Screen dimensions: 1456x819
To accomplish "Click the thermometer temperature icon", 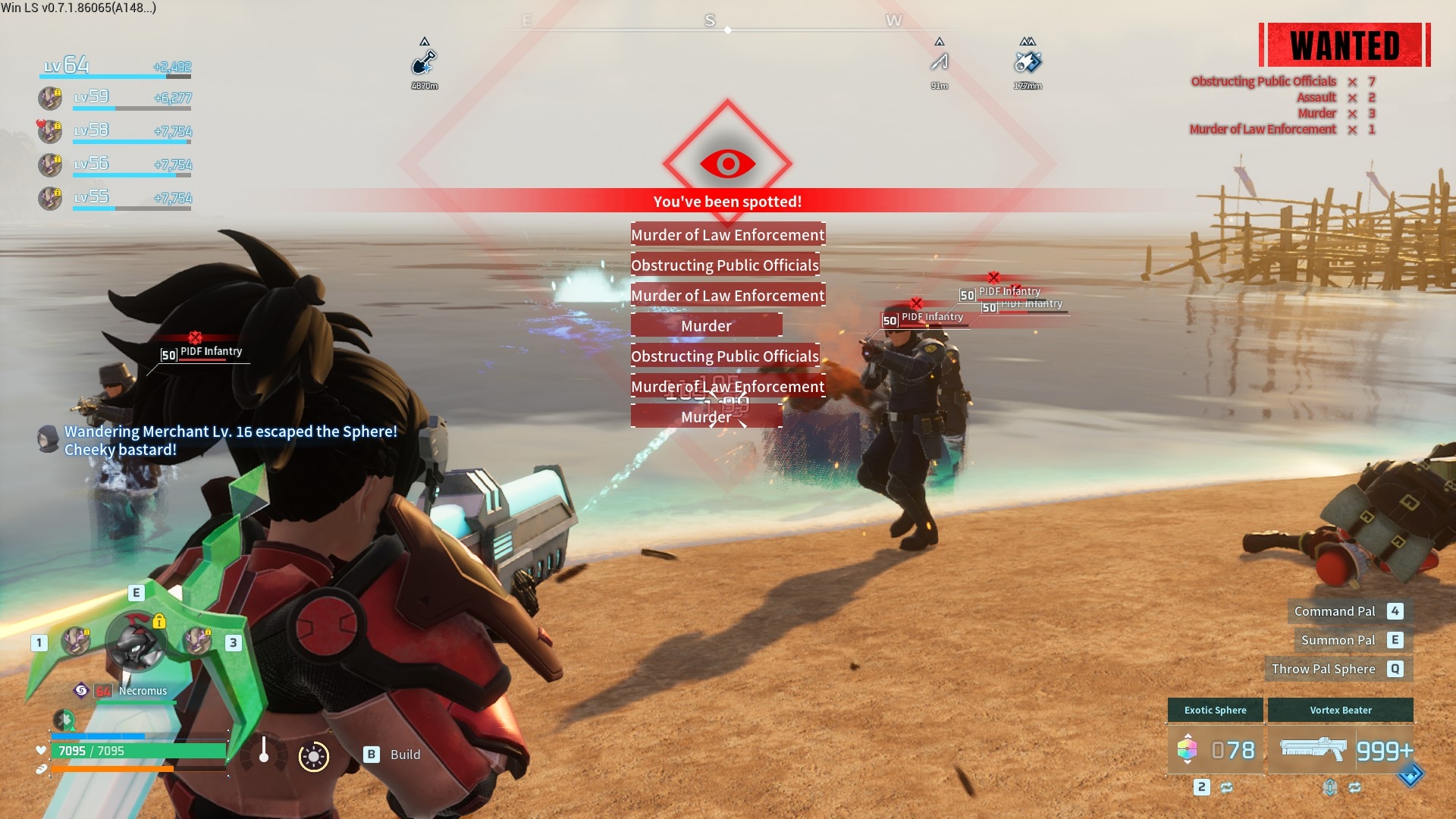I will pos(264,751).
